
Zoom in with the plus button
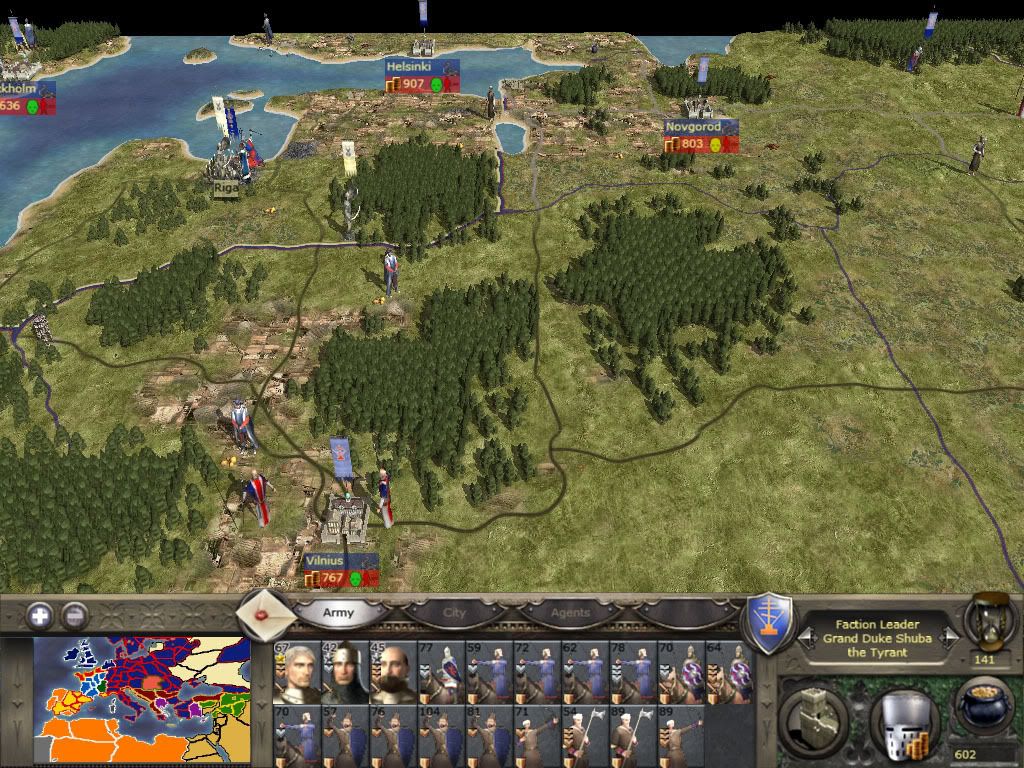tap(40, 615)
